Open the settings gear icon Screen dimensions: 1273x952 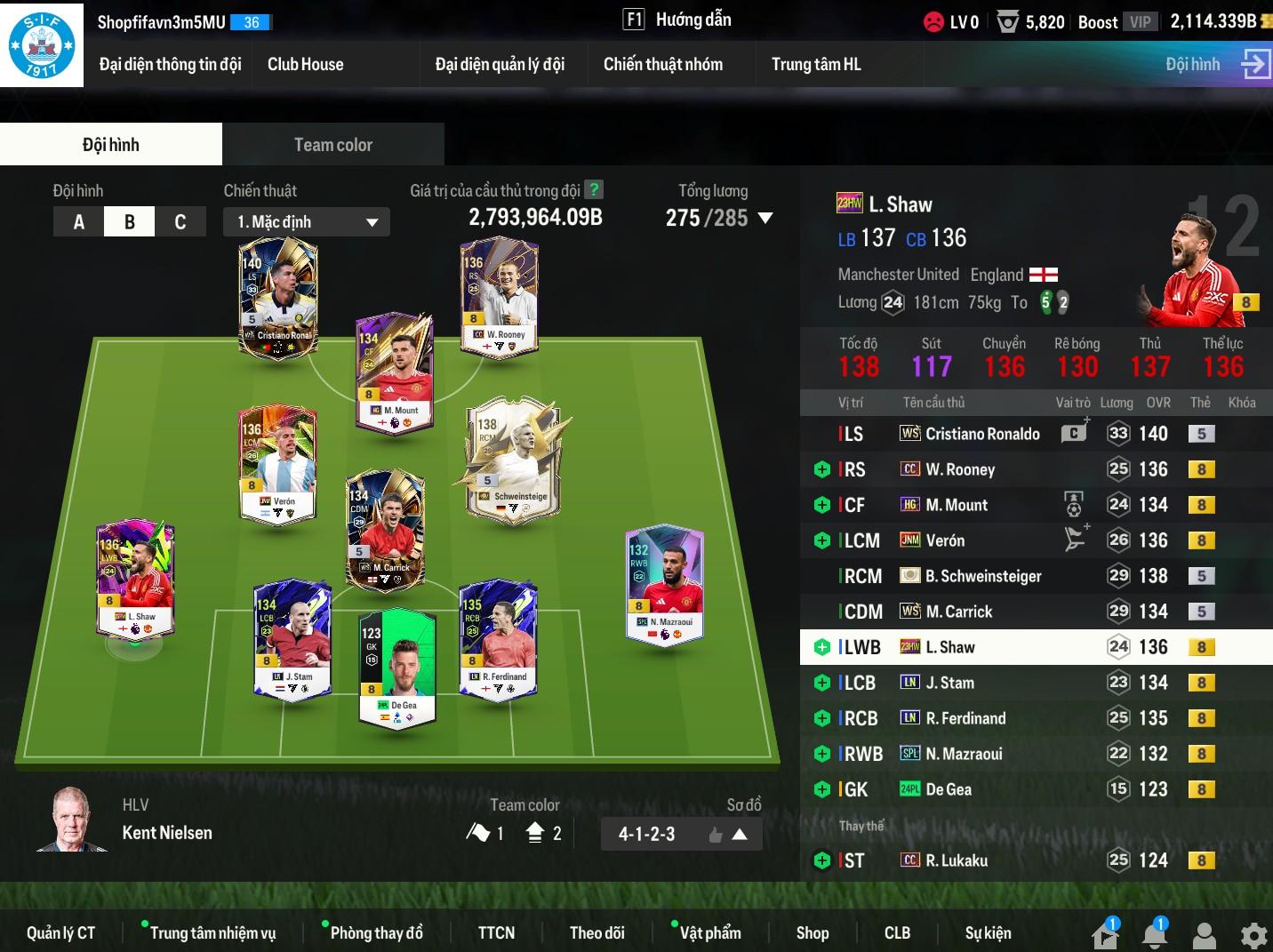1253,935
